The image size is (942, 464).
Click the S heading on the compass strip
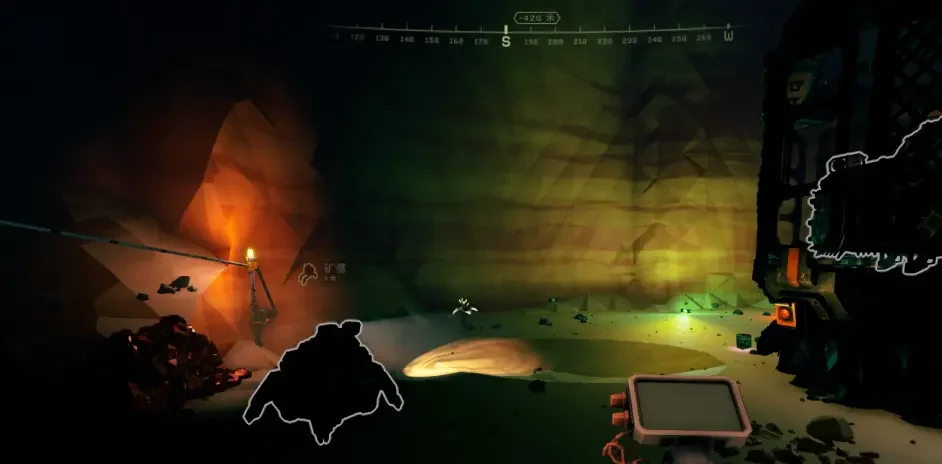[506, 41]
